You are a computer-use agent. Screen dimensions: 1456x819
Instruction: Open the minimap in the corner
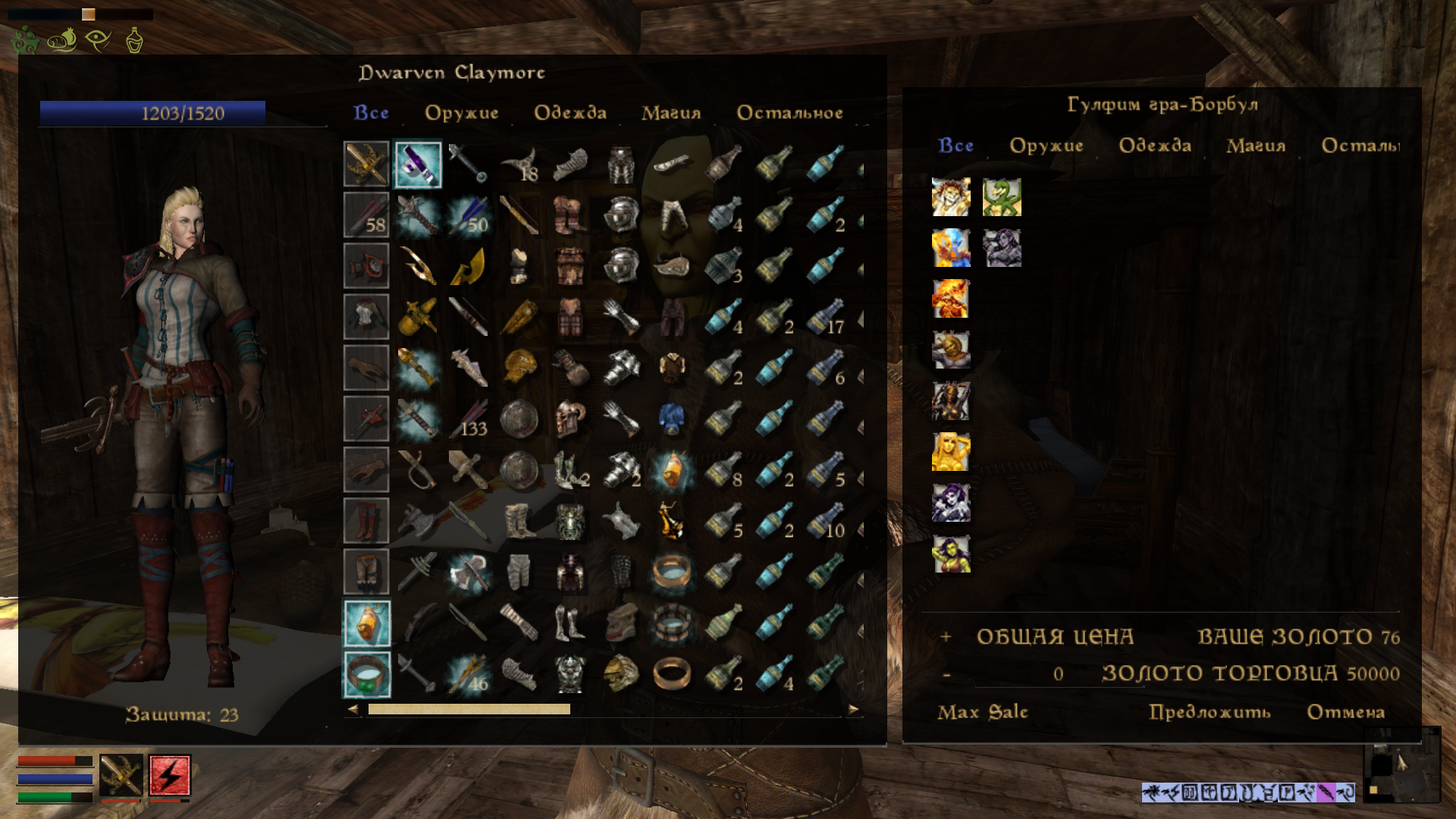click(x=1401, y=764)
